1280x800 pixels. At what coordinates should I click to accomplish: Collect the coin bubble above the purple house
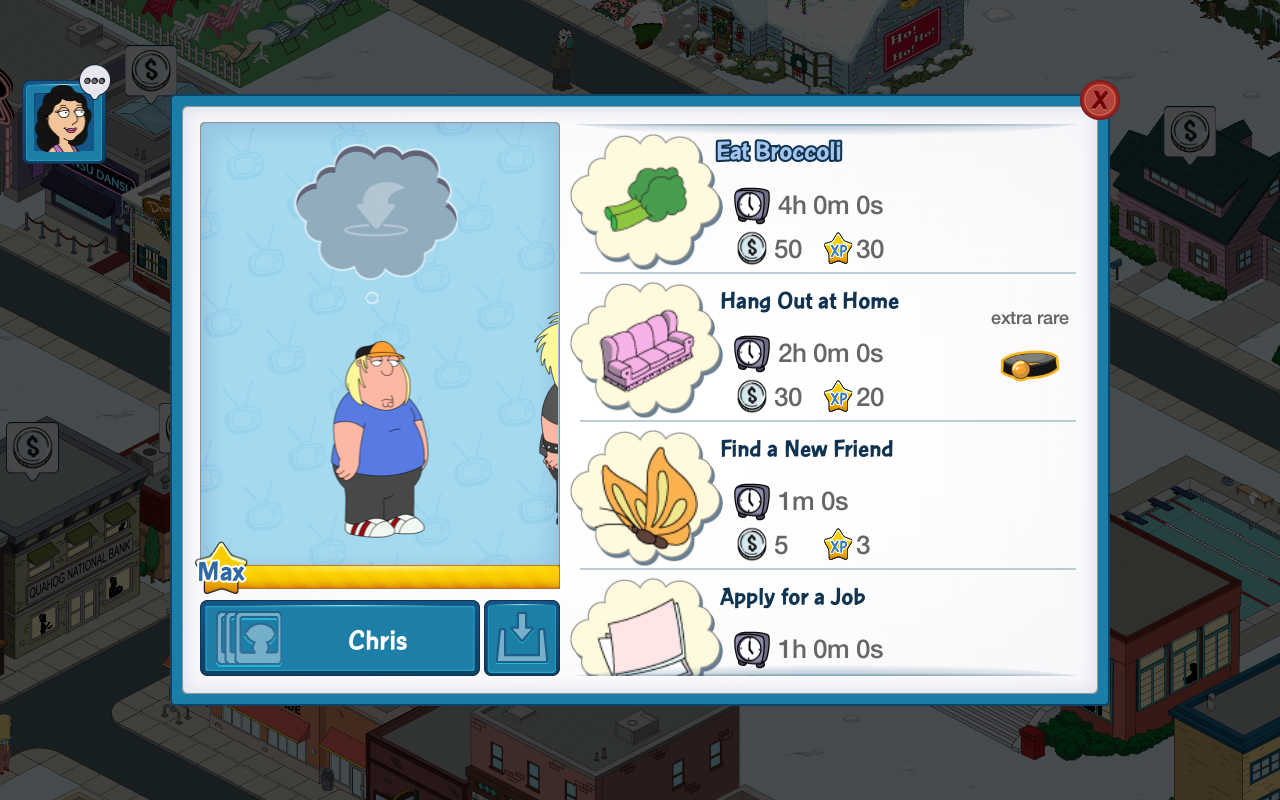1189,131
